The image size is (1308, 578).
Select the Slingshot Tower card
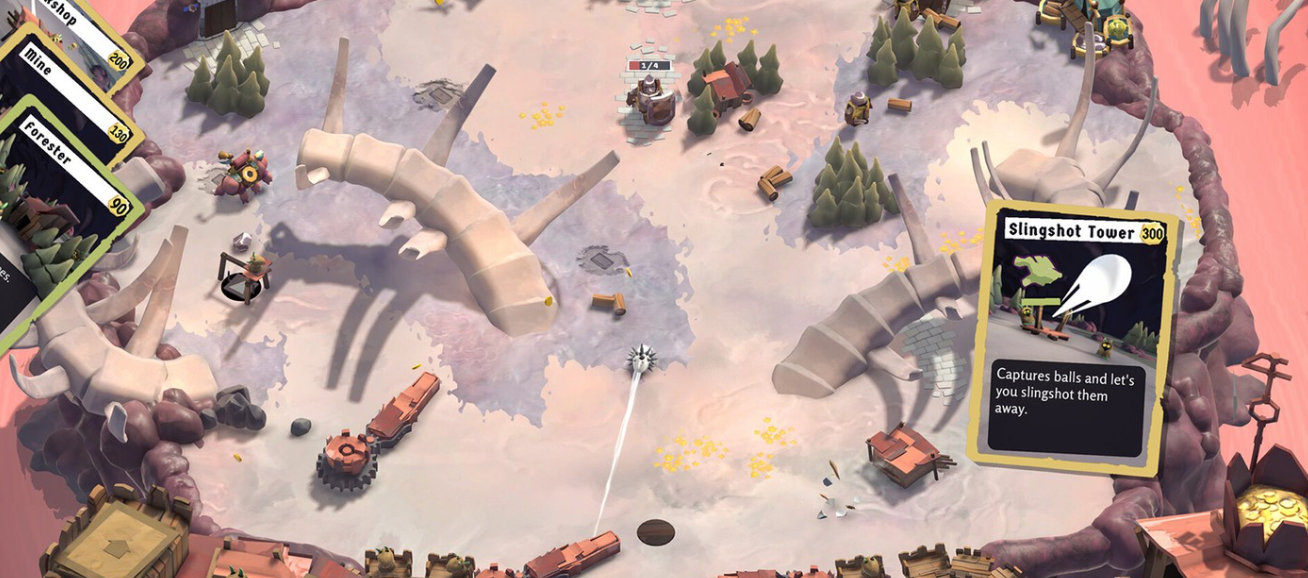(x=1074, y=335)
